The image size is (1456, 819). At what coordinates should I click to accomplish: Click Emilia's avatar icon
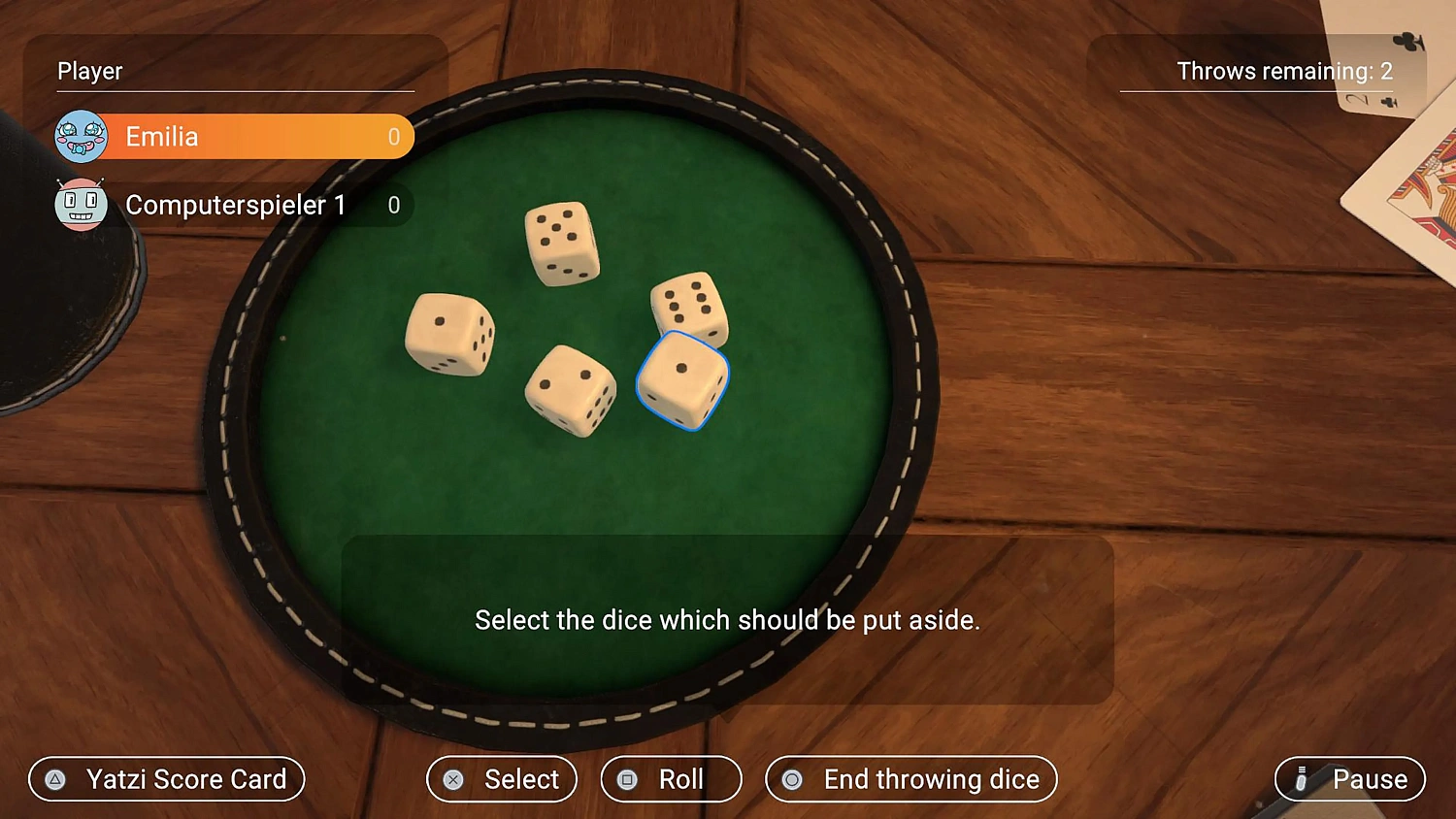click(x=82, y=136)
